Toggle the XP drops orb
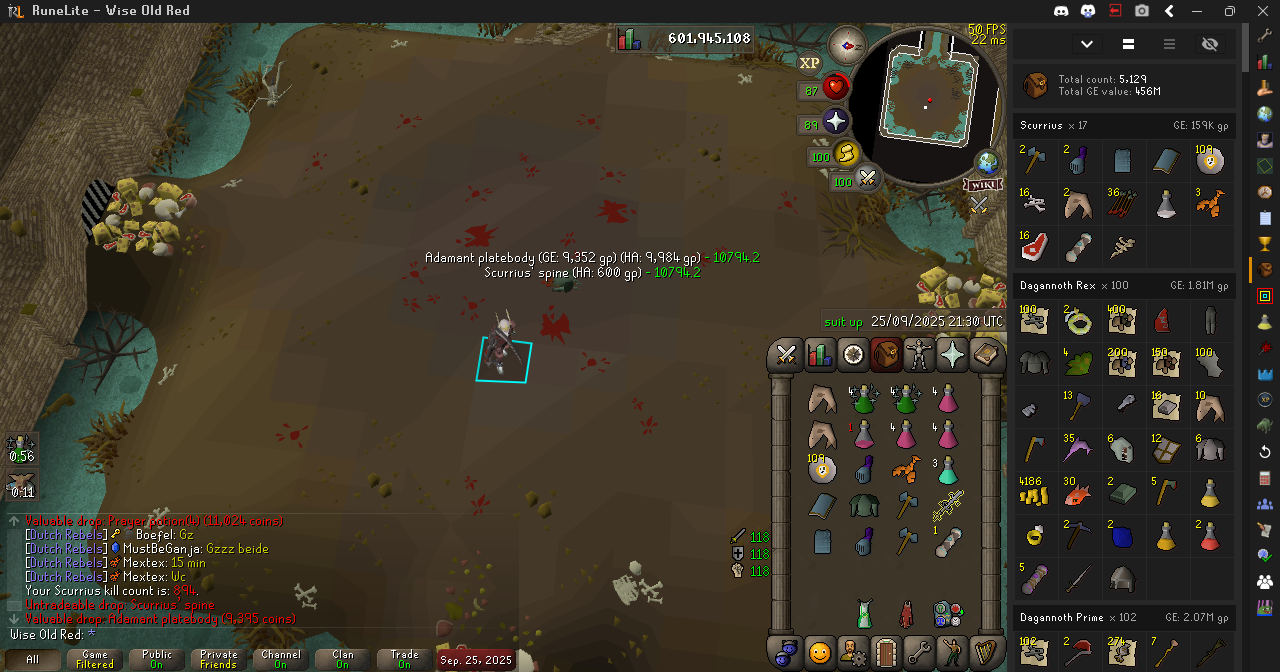The height and width of the screenshot is (672, 1280). tap(809, 62)
